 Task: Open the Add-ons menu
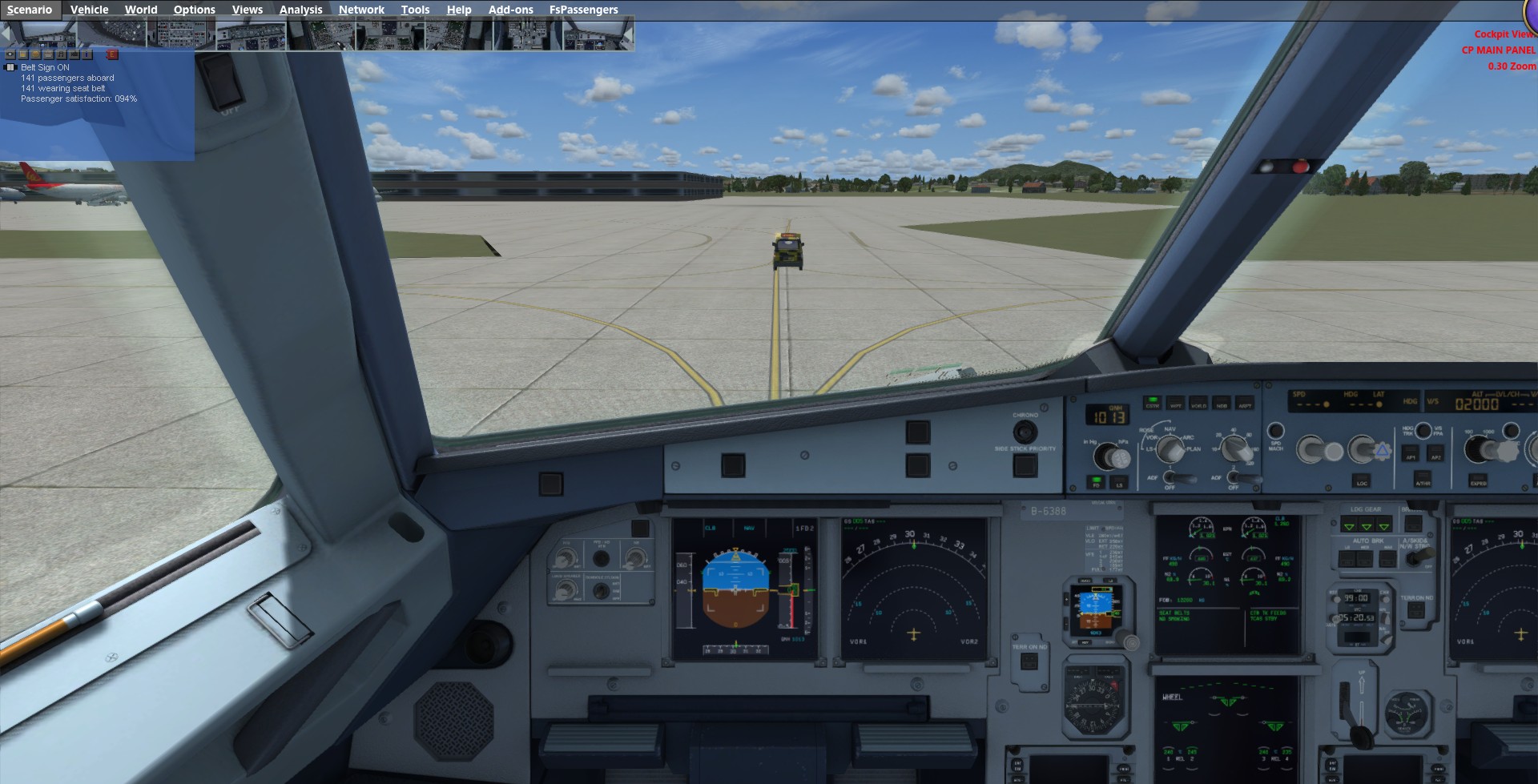510,10
